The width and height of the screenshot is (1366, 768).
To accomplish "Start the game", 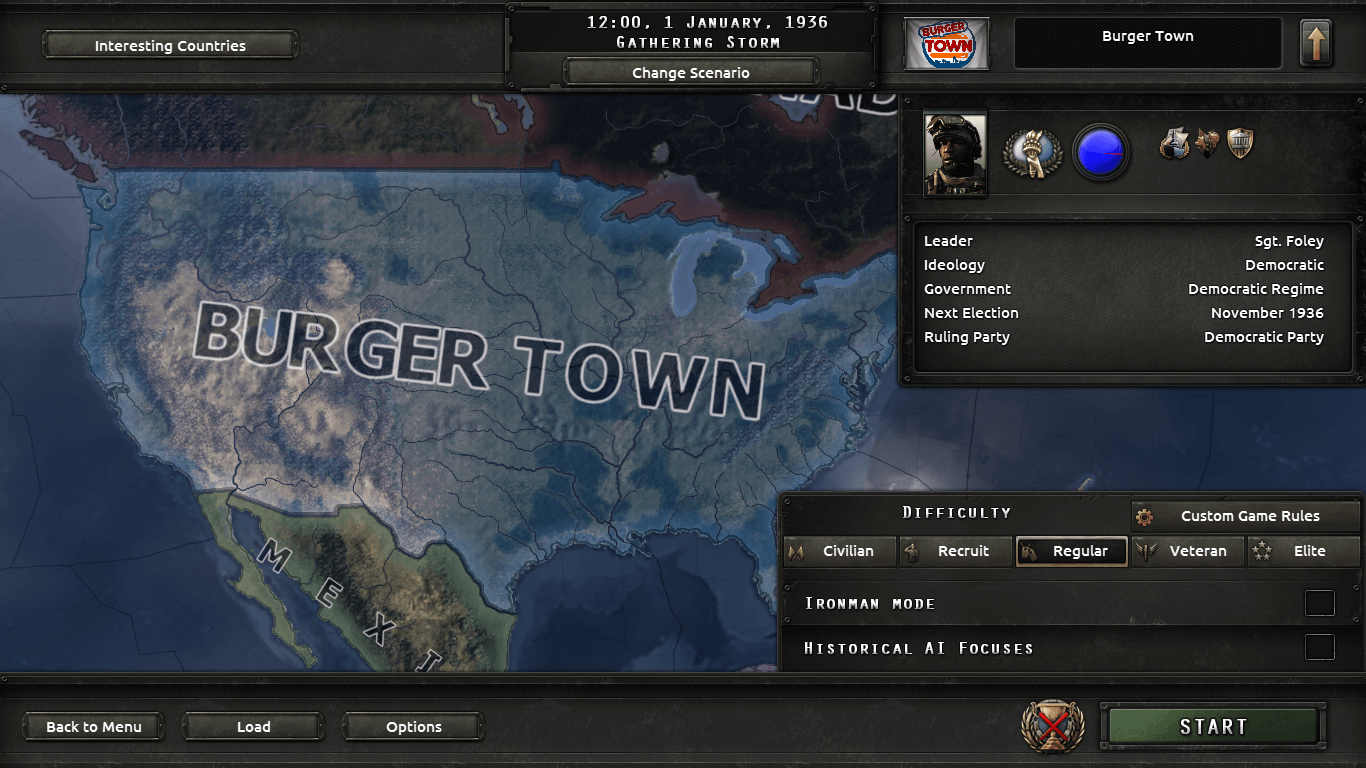I will [1213, 726].
